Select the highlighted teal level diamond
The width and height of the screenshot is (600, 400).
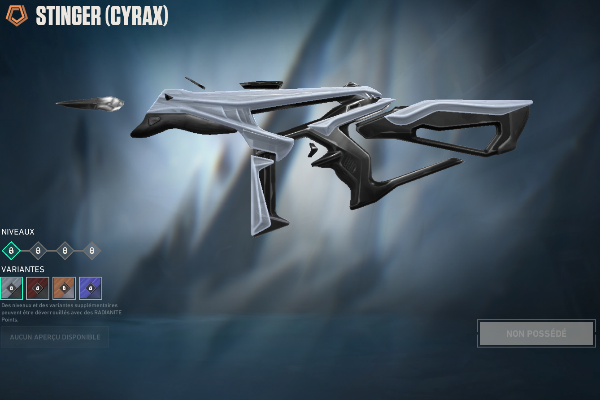coord(11,250)
